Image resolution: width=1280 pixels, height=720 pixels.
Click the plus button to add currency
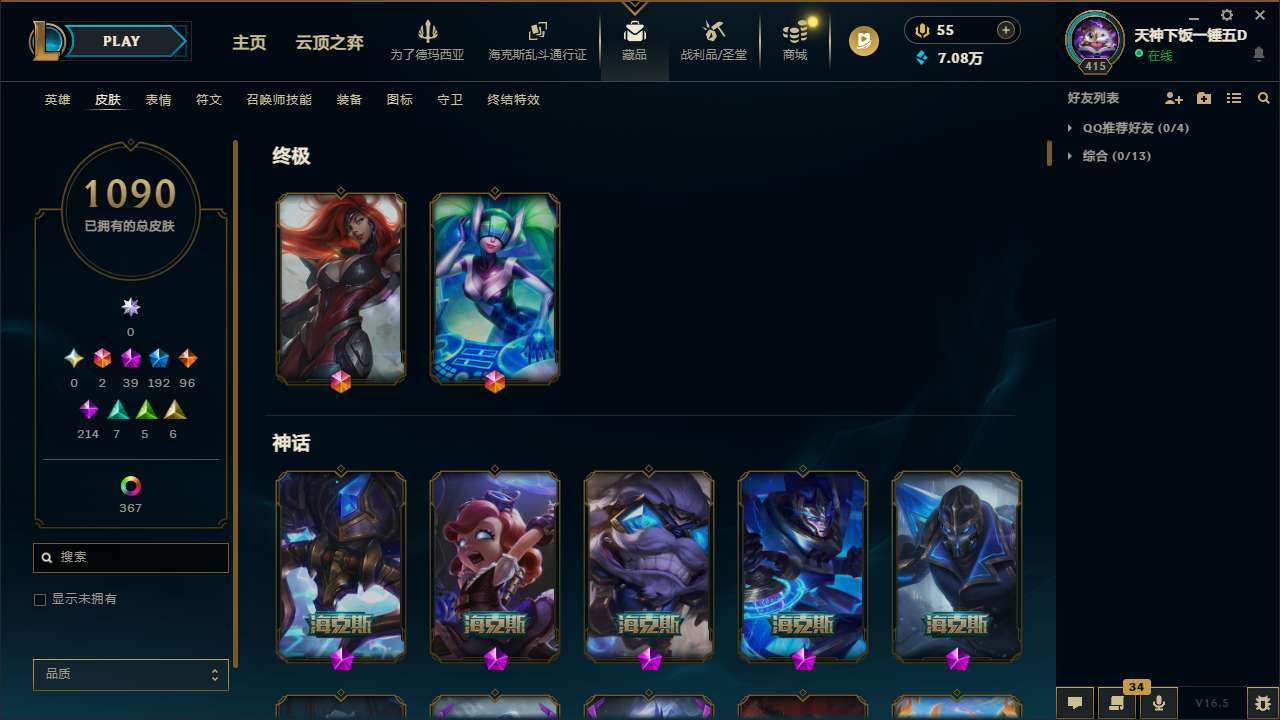click(1005, 30)
